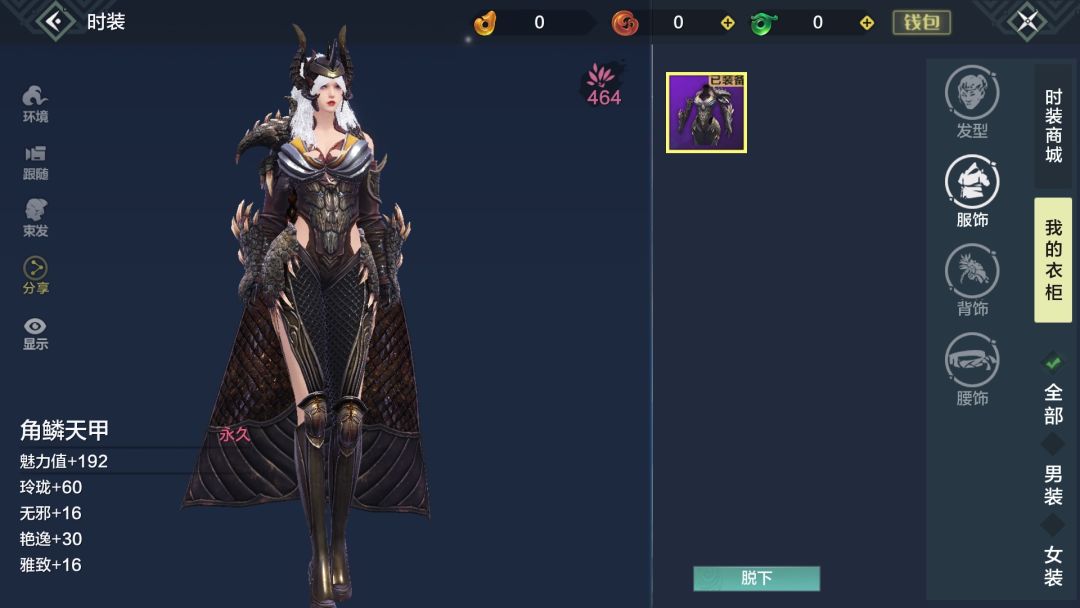Viewport: 1080px width, 608px height.
Task: Open the 钱包 wallet button
Action: tap(921, 22)
